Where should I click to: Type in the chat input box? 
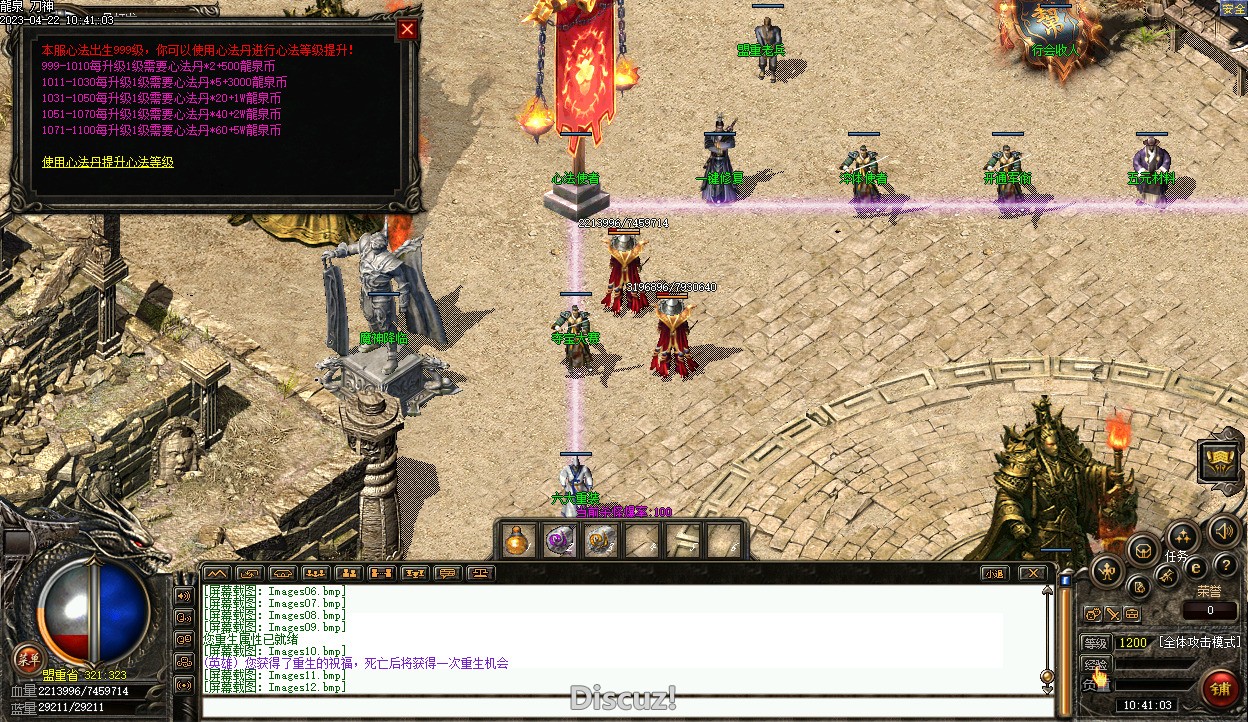pyautogui.click(x=627, y=707)
